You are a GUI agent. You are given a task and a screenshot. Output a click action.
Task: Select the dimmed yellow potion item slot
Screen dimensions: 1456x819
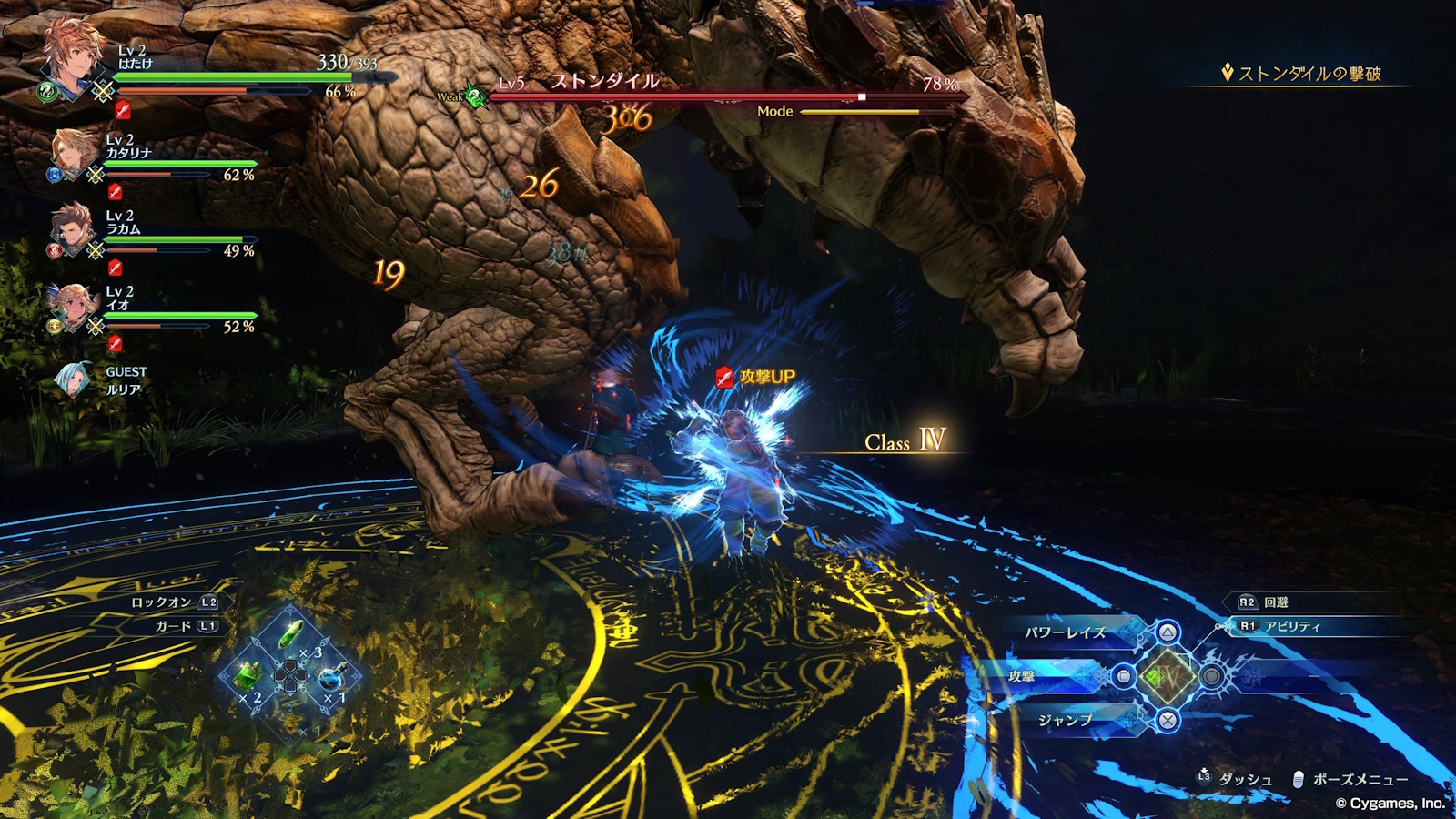[x=291, y=721]
